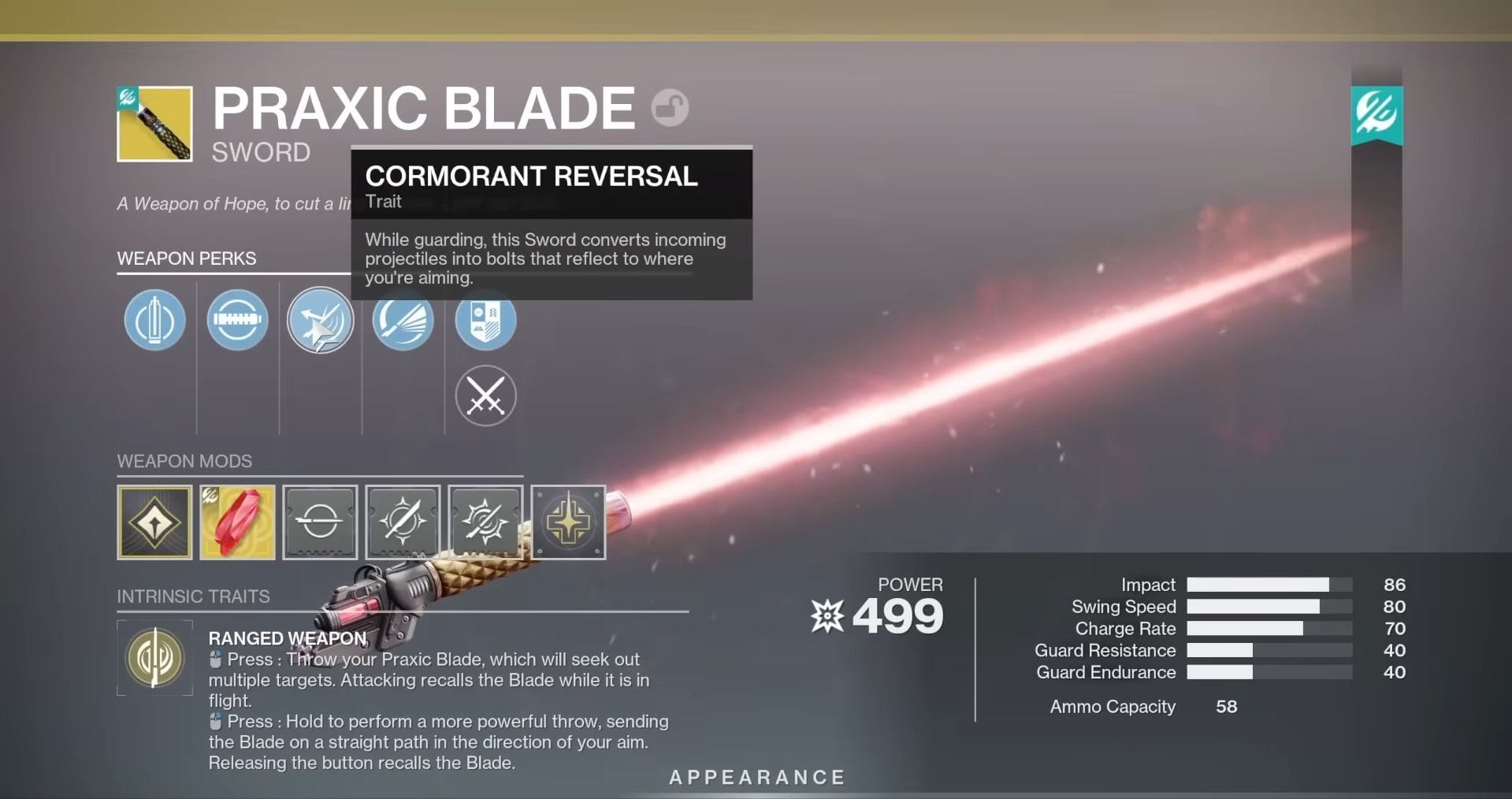
Task: Click the crossed swords perk icon
Action: [x=486, y=396]
